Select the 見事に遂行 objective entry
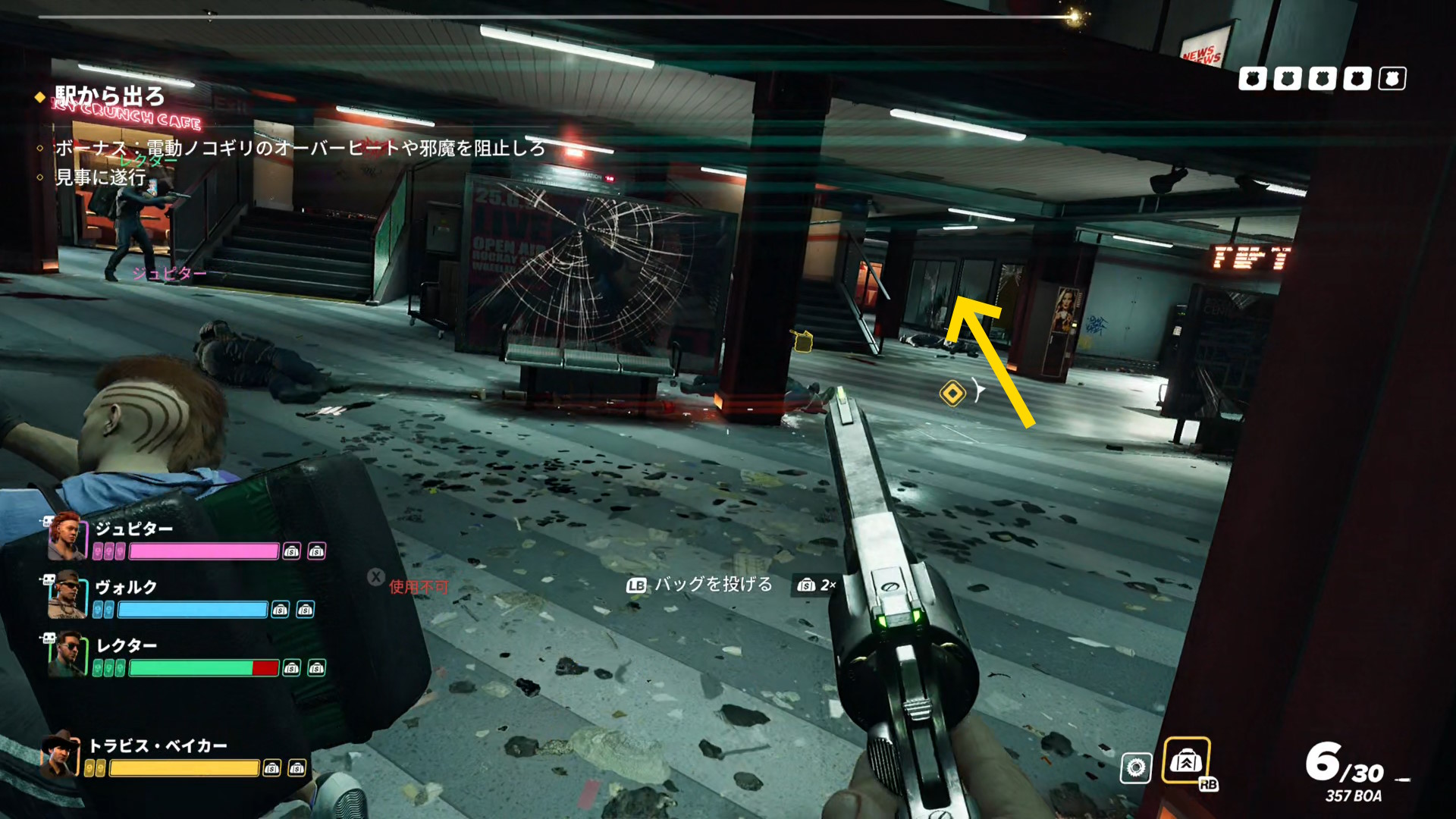This screenshot has width=1456, height=819. click(100, 177)
